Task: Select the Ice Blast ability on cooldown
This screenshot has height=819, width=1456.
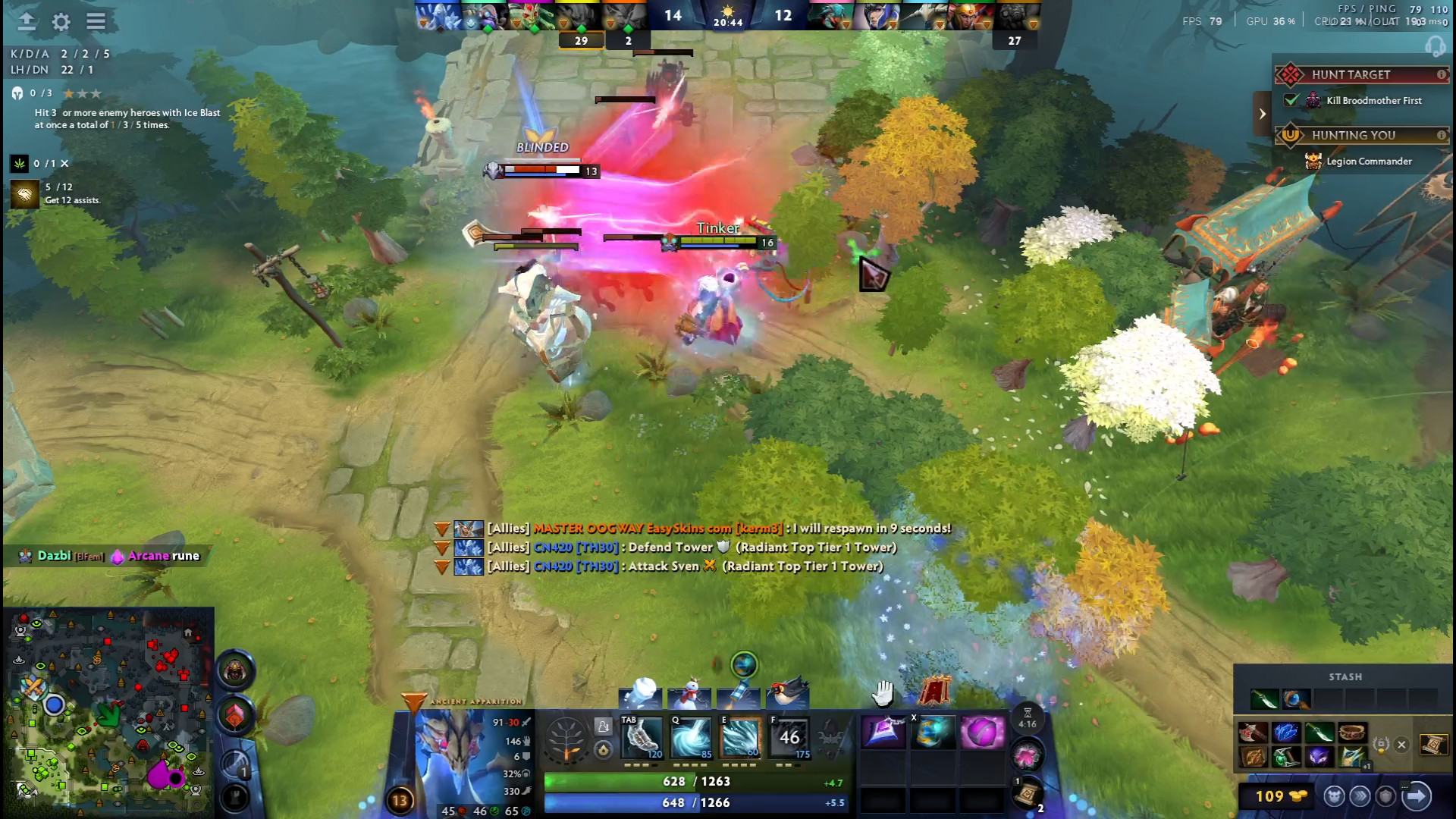Action: [789, 737]
